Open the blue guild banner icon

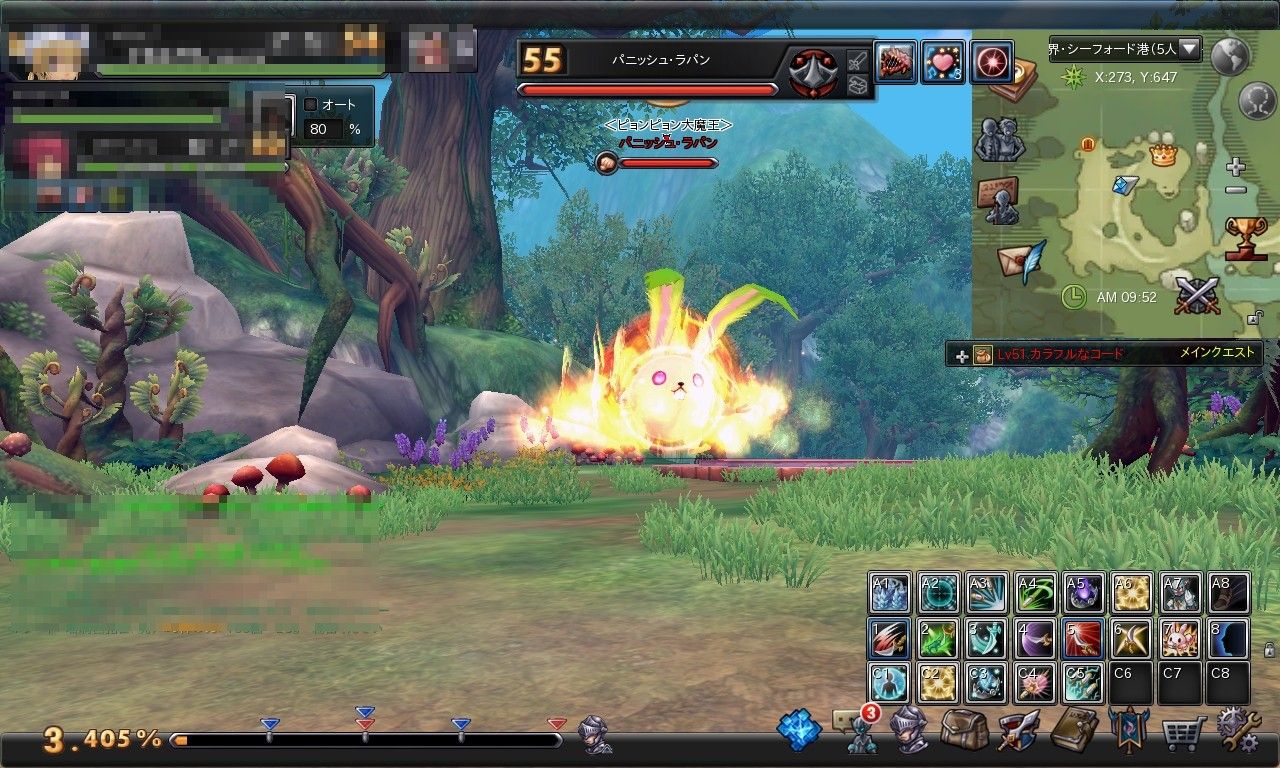[1128, 731]
